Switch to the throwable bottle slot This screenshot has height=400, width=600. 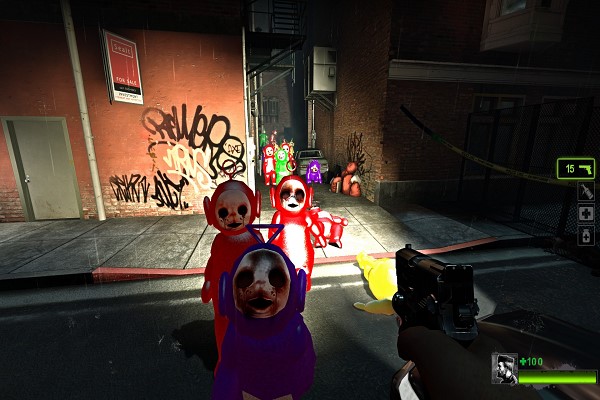pyautogui.click(x=586, y=191)
